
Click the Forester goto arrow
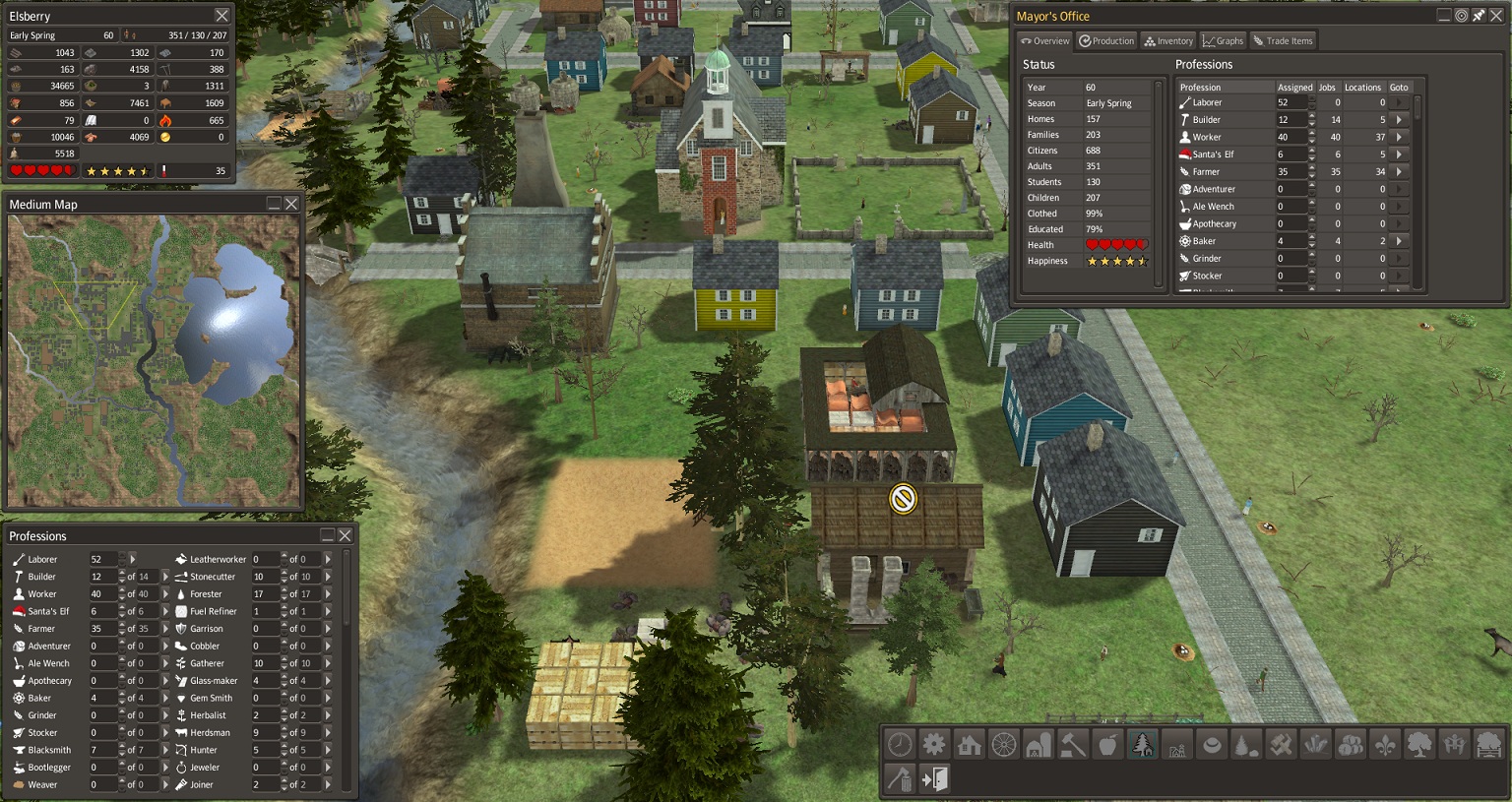328,594
